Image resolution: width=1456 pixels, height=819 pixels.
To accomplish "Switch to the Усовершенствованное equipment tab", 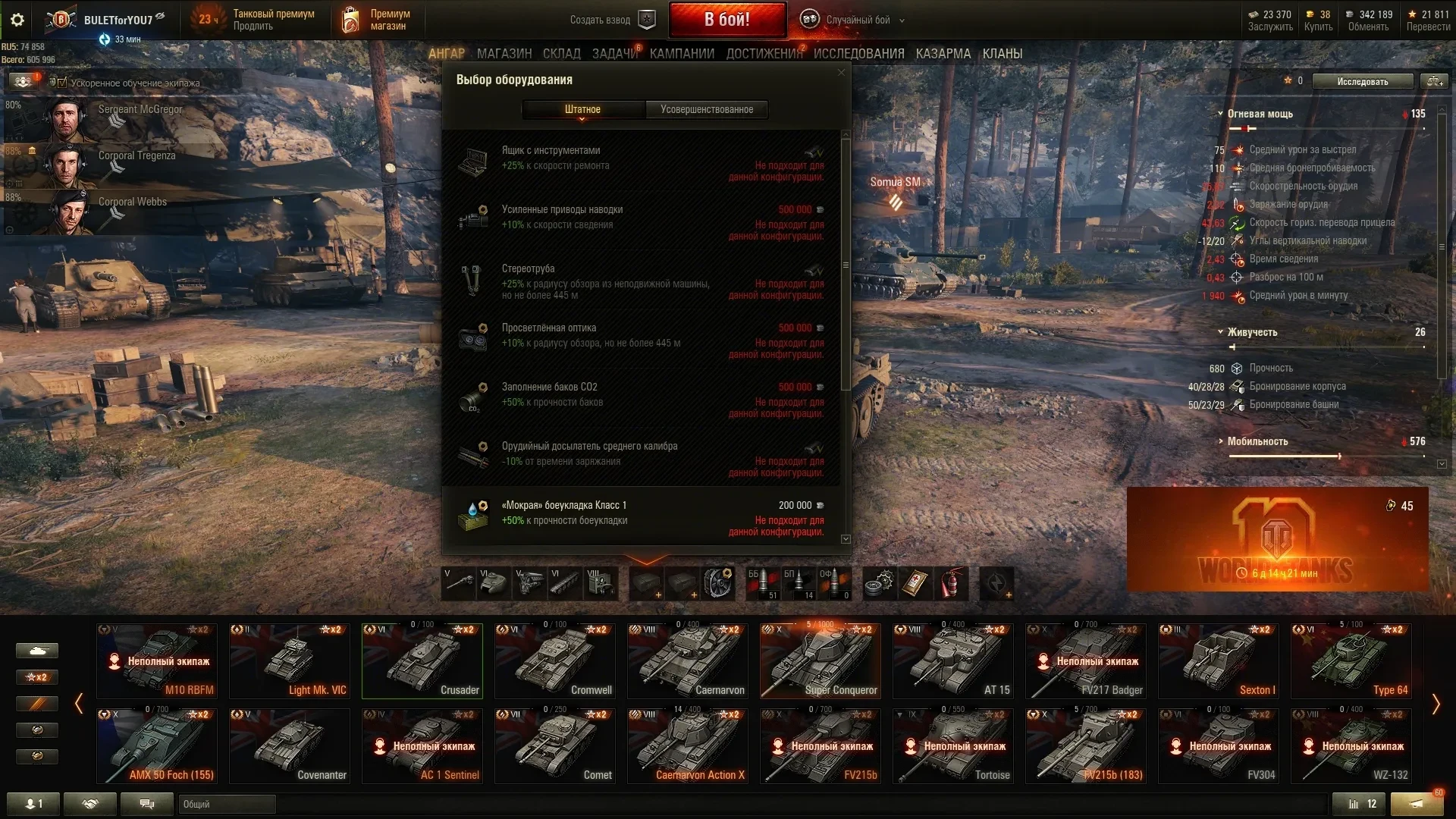I will [706, 109].
